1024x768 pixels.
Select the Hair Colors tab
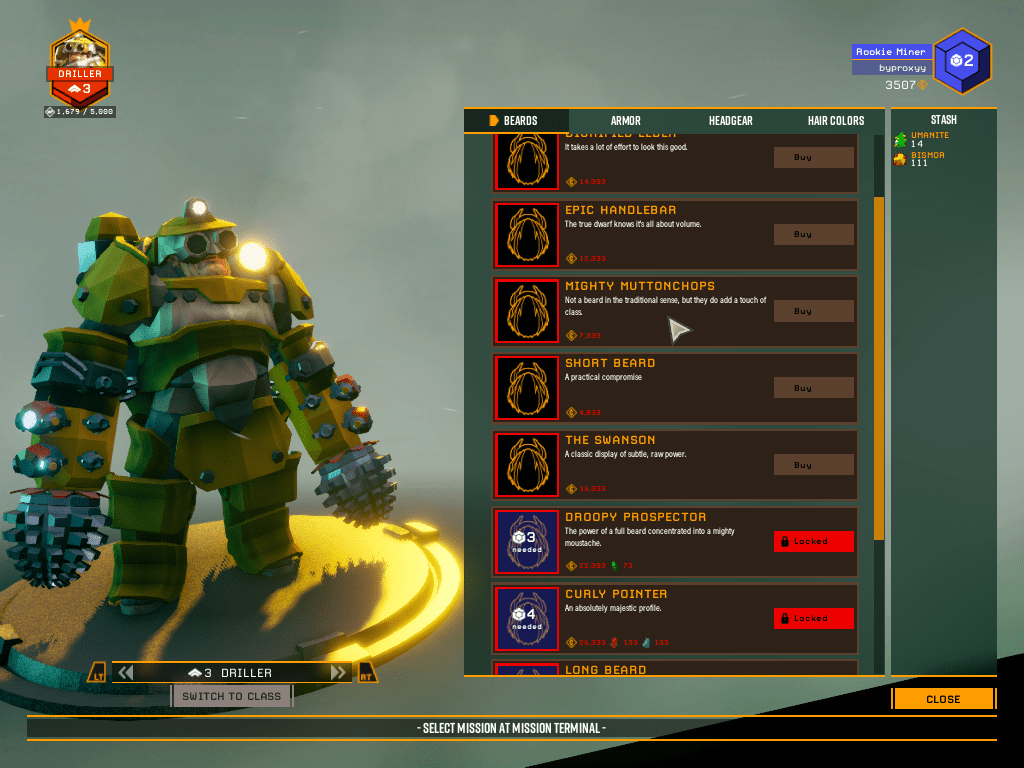[x=836, y=121]
